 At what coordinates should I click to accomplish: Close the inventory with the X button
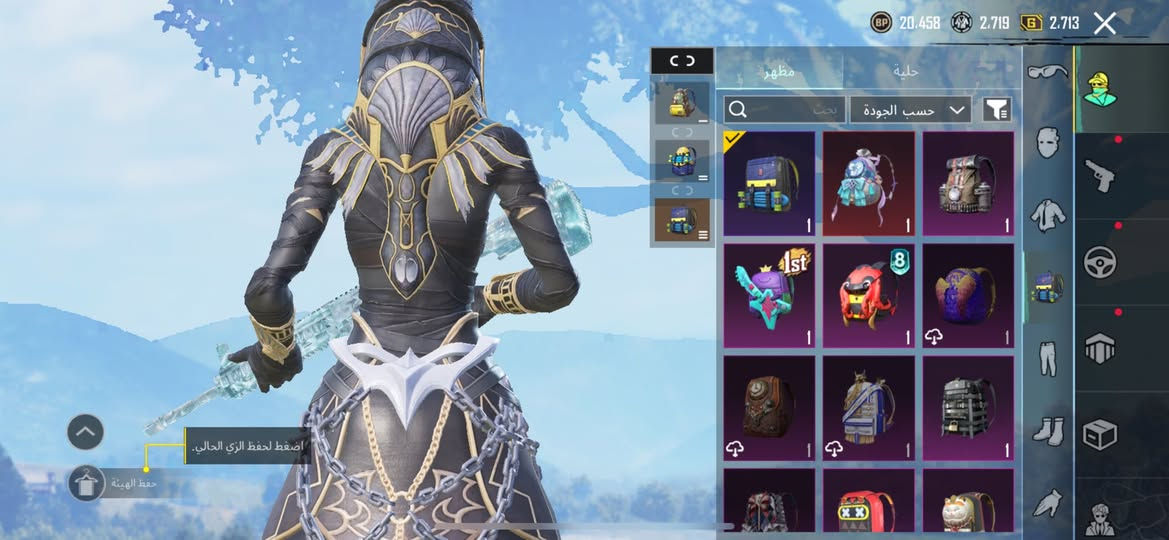pos(1104,23)
